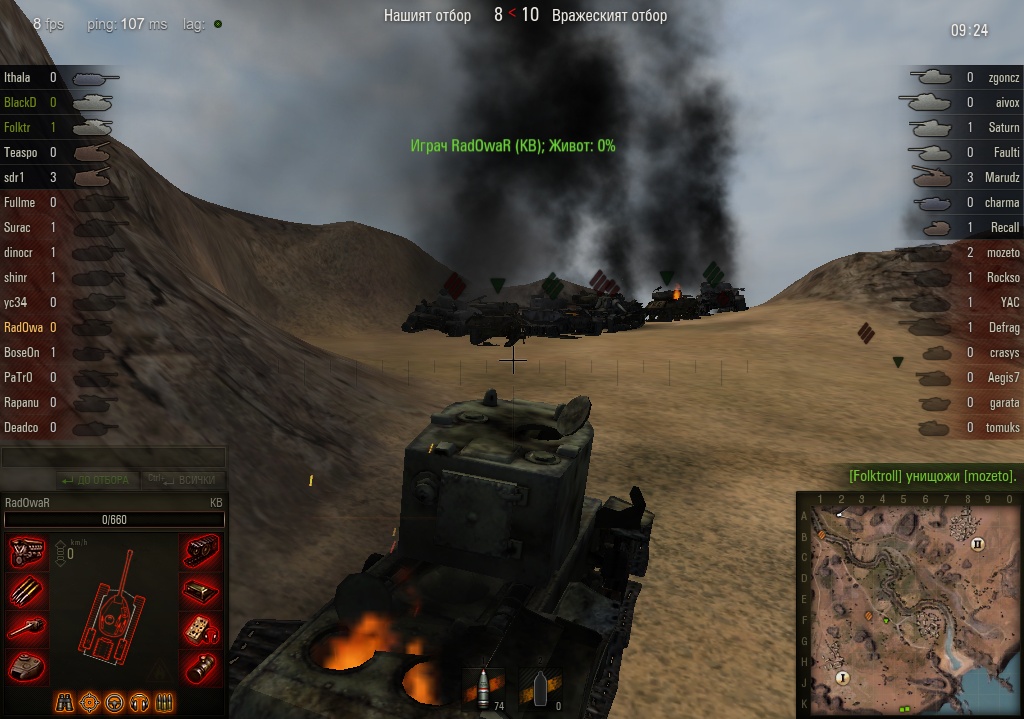
Task: Click the battlefield minimap
Action: pyautogui.click(x=909, y=603)
